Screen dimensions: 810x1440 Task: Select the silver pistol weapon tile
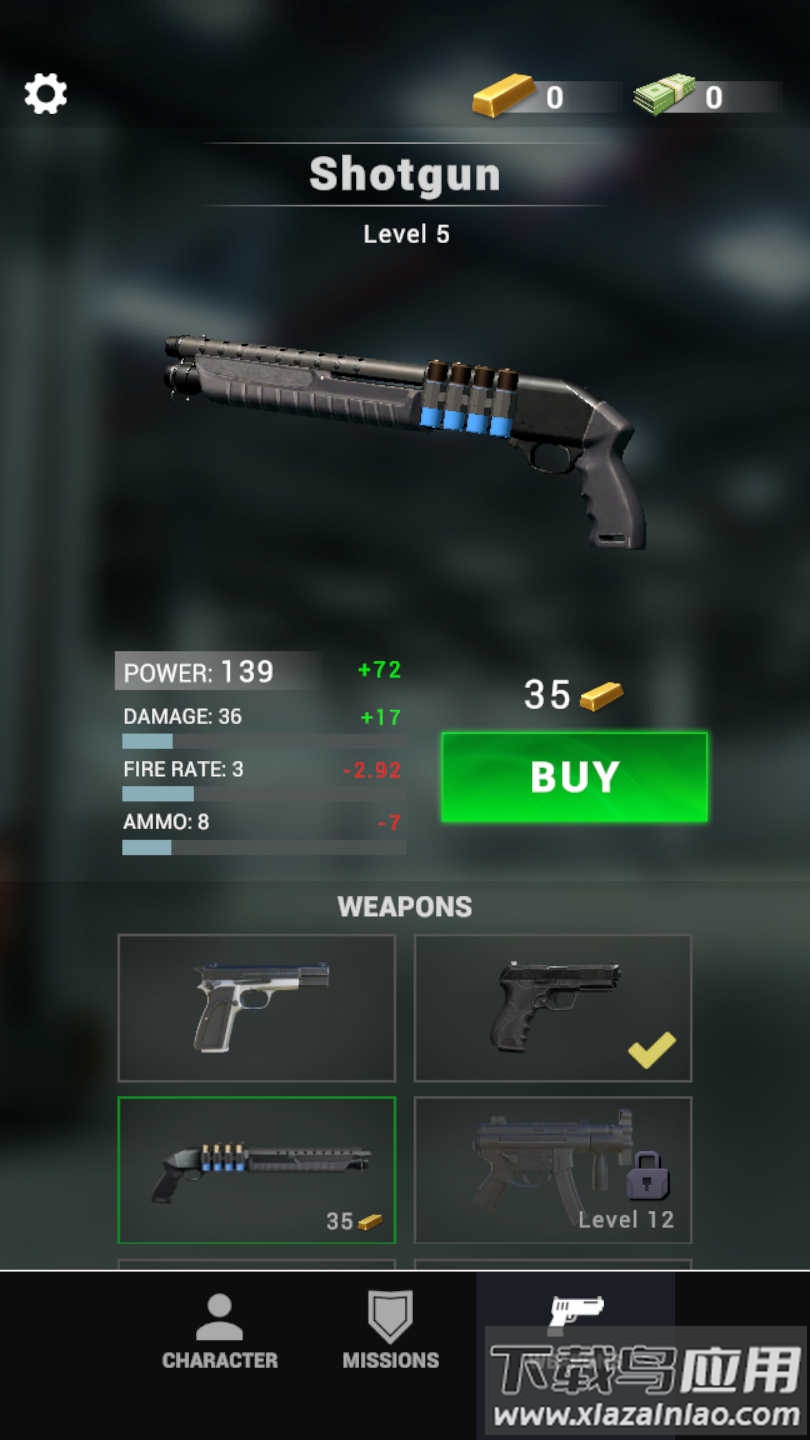tap(257, 1008)
